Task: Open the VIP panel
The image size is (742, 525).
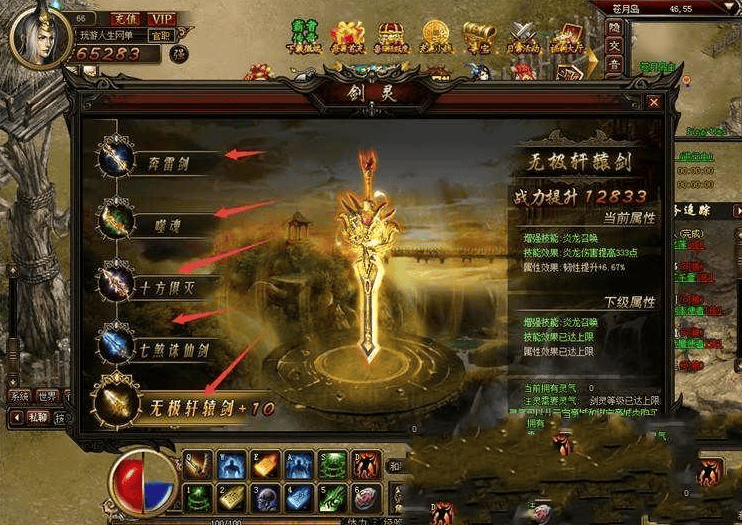Action: [161, 19]
